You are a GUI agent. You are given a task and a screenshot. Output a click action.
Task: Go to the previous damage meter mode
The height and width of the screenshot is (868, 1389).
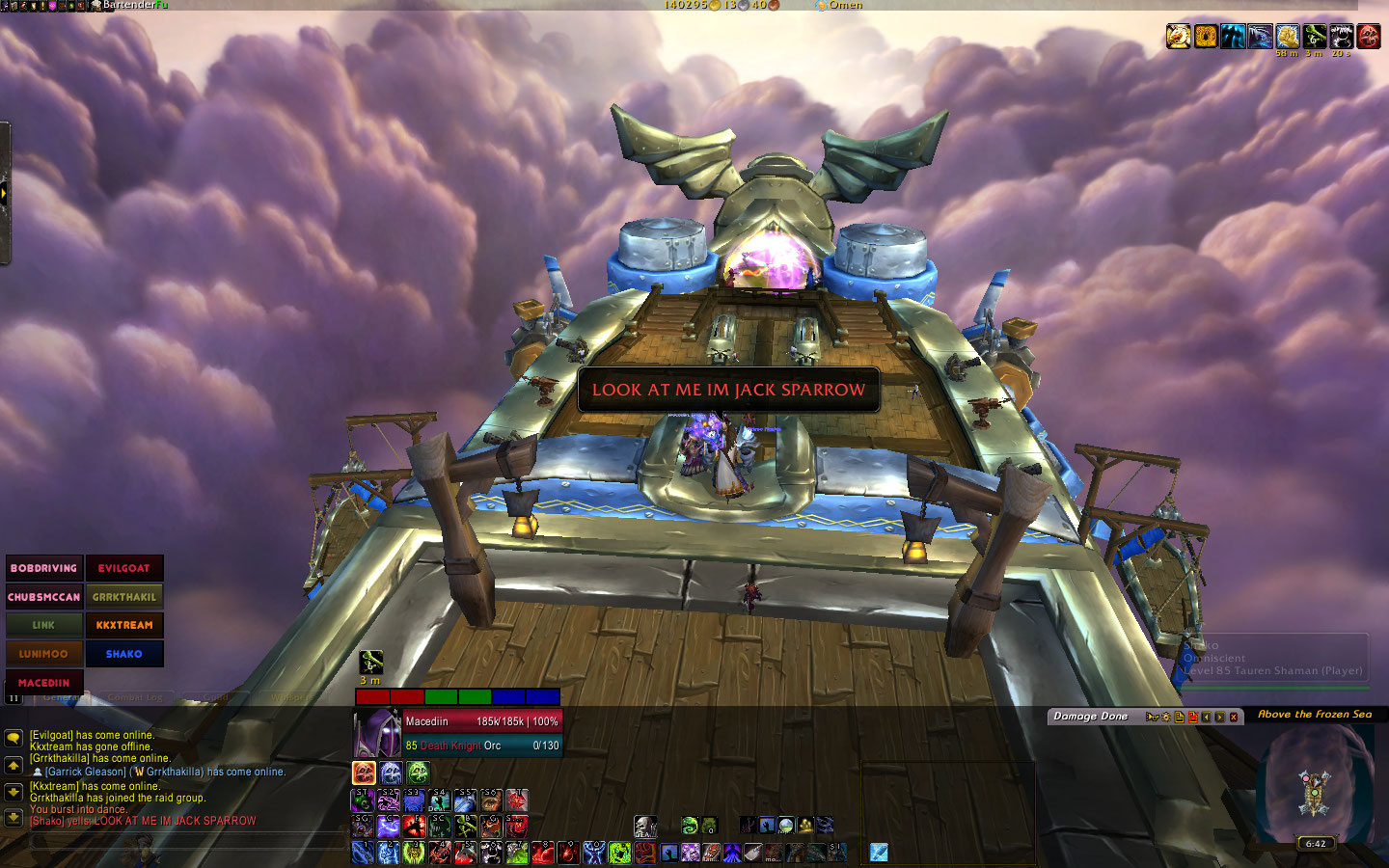[x=1206, y=717]
